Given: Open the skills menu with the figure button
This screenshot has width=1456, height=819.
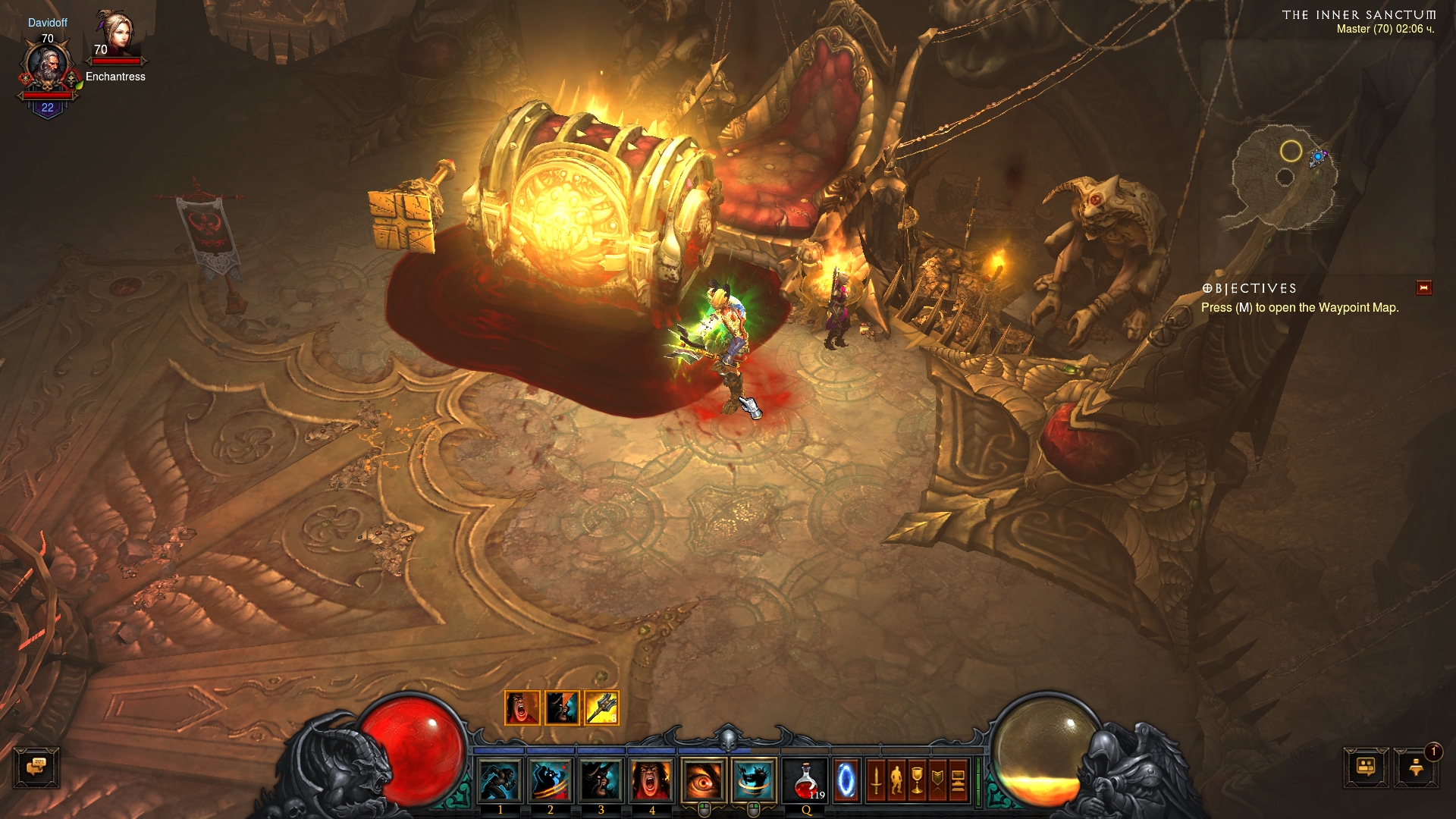Looking at the screenshot, I should pos(896,781).
